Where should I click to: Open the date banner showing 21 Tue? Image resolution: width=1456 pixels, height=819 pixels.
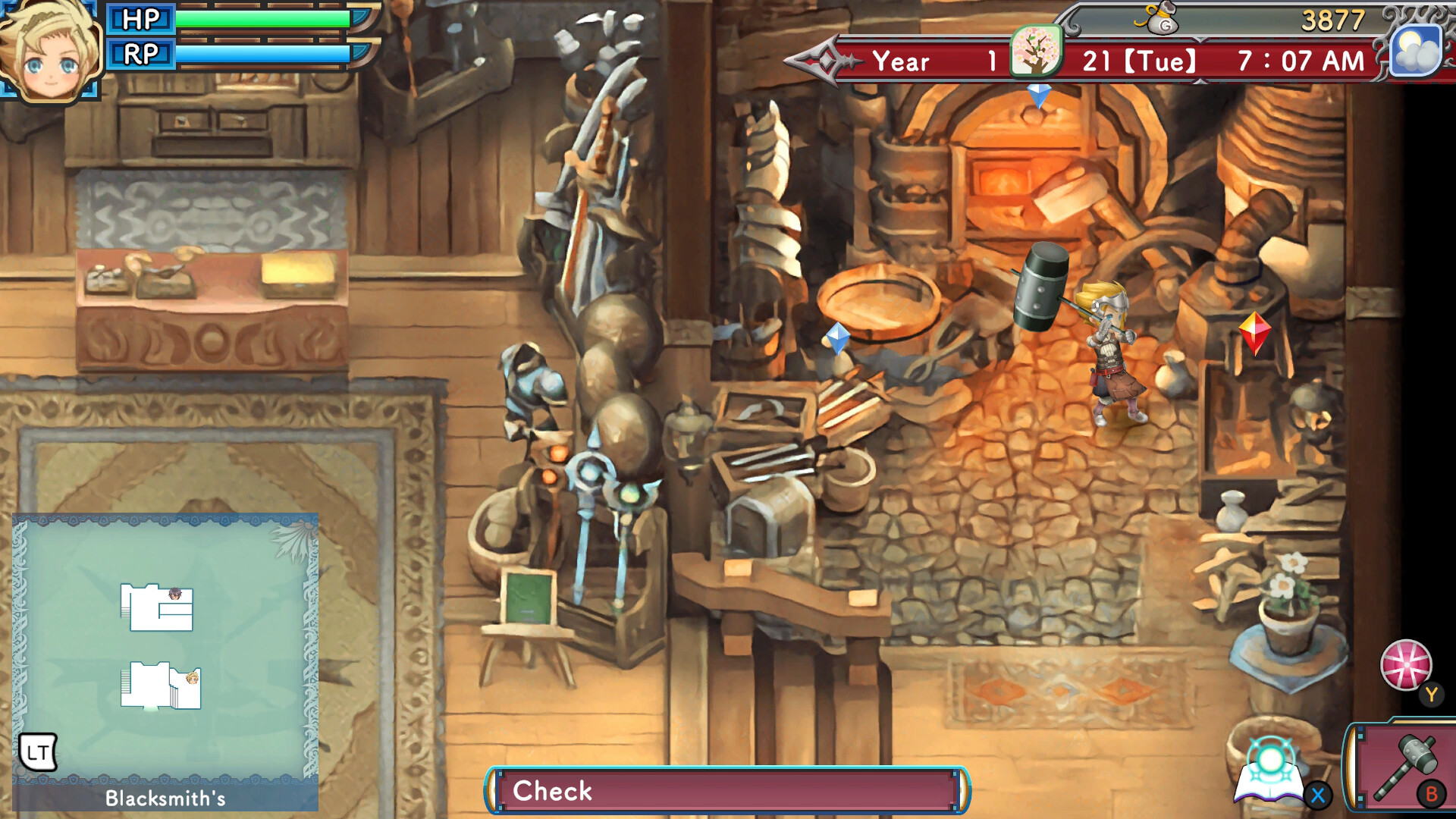(1137, 61)
